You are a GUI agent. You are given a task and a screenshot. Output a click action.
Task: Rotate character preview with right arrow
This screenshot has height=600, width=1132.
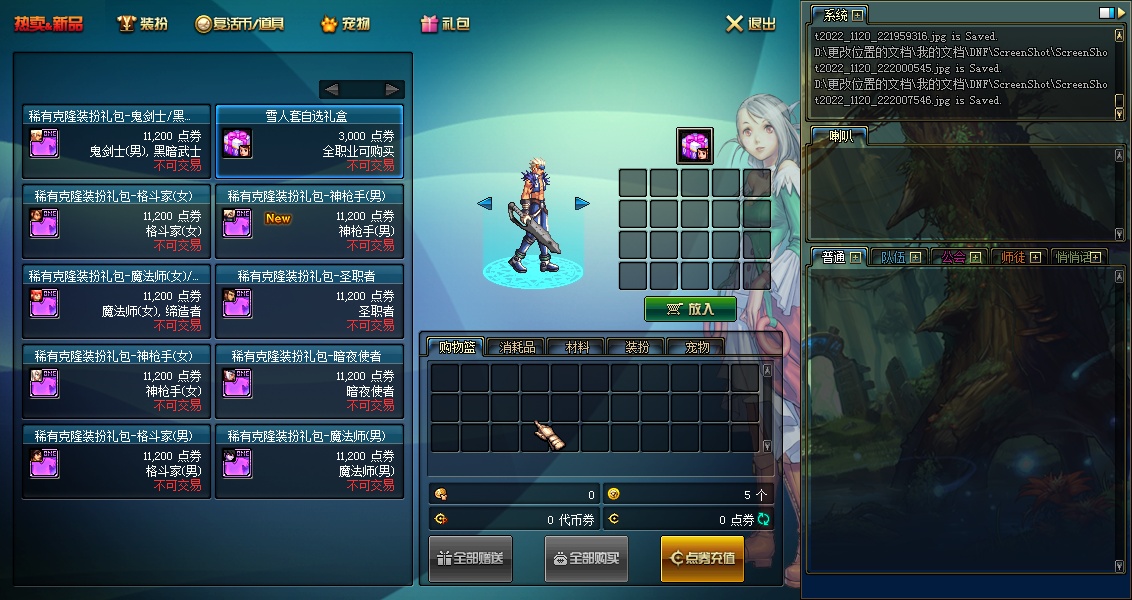(582, 204)
